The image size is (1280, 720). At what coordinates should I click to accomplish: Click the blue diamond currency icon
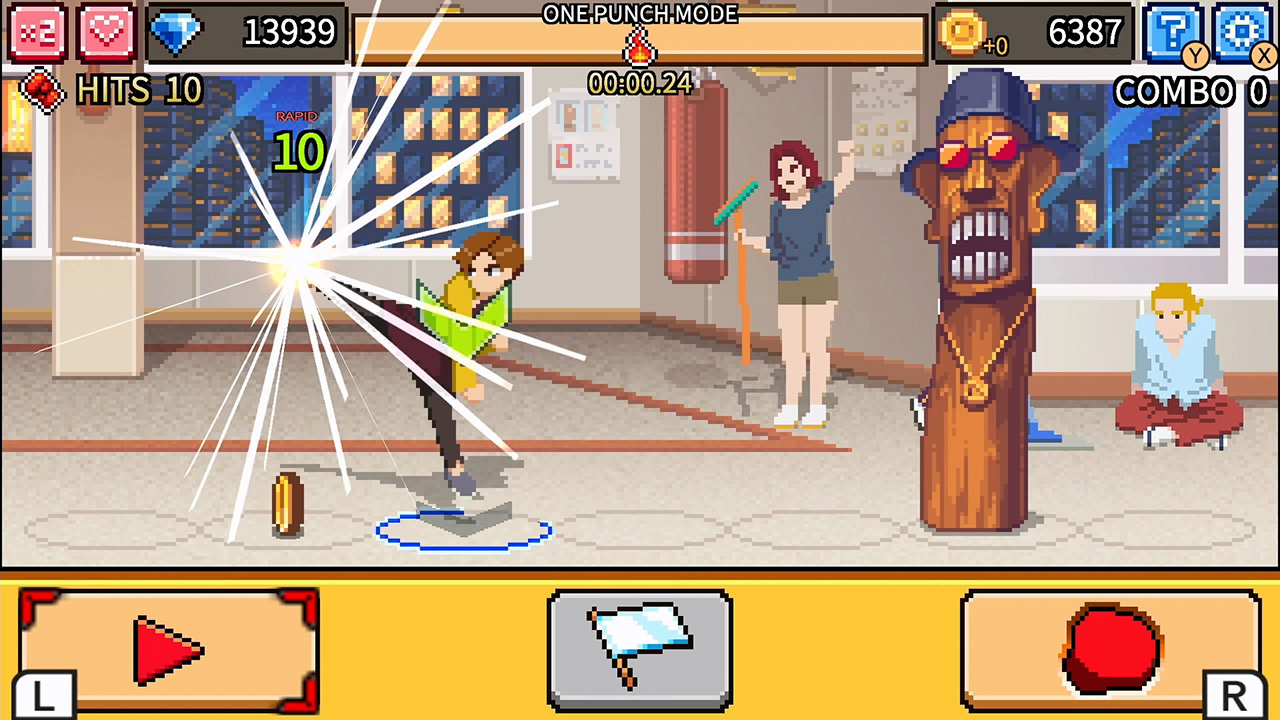(x=178, y=33)
